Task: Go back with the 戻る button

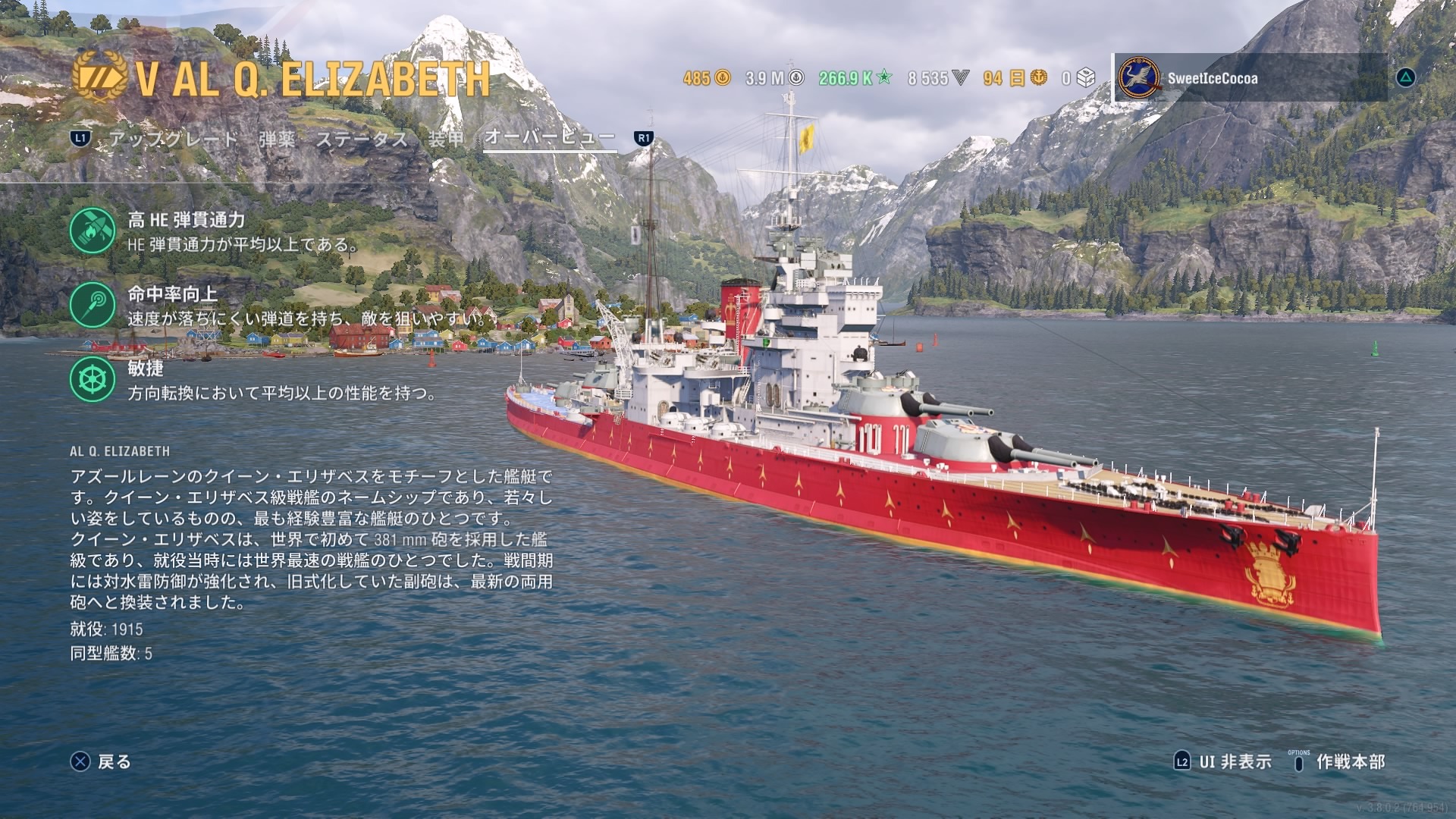Action: 101,761
